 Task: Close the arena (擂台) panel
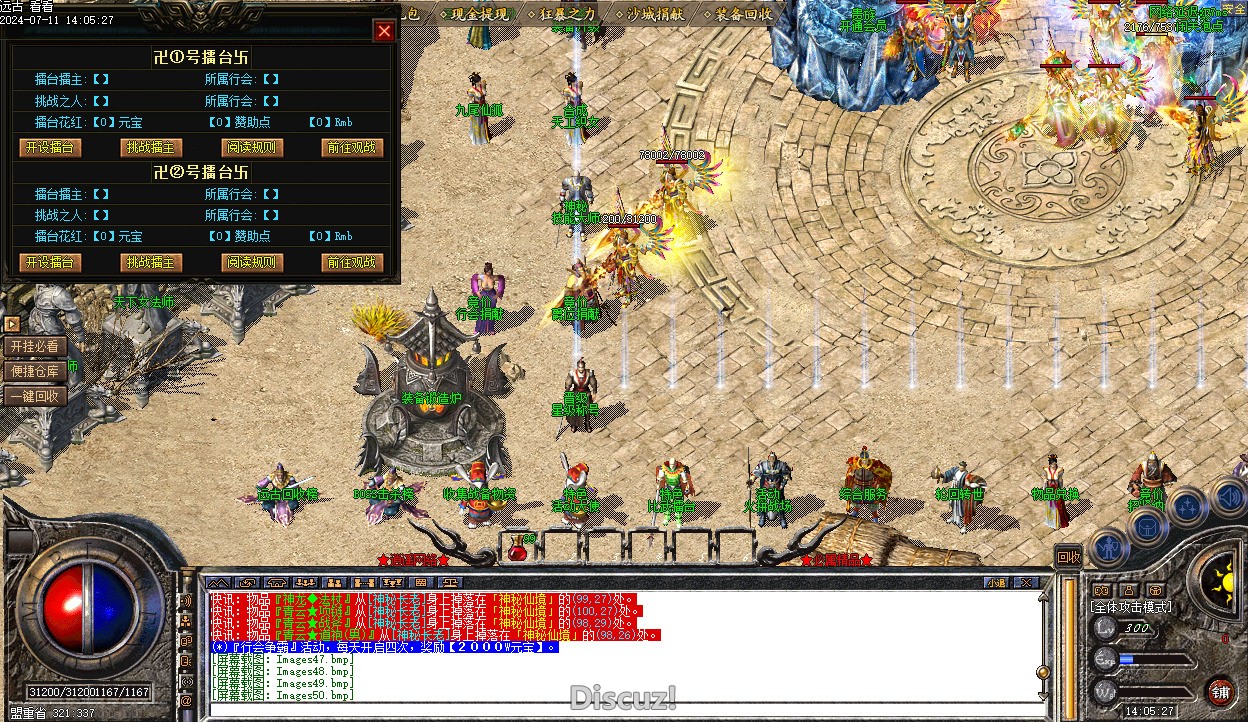click(x=384, y=31)
